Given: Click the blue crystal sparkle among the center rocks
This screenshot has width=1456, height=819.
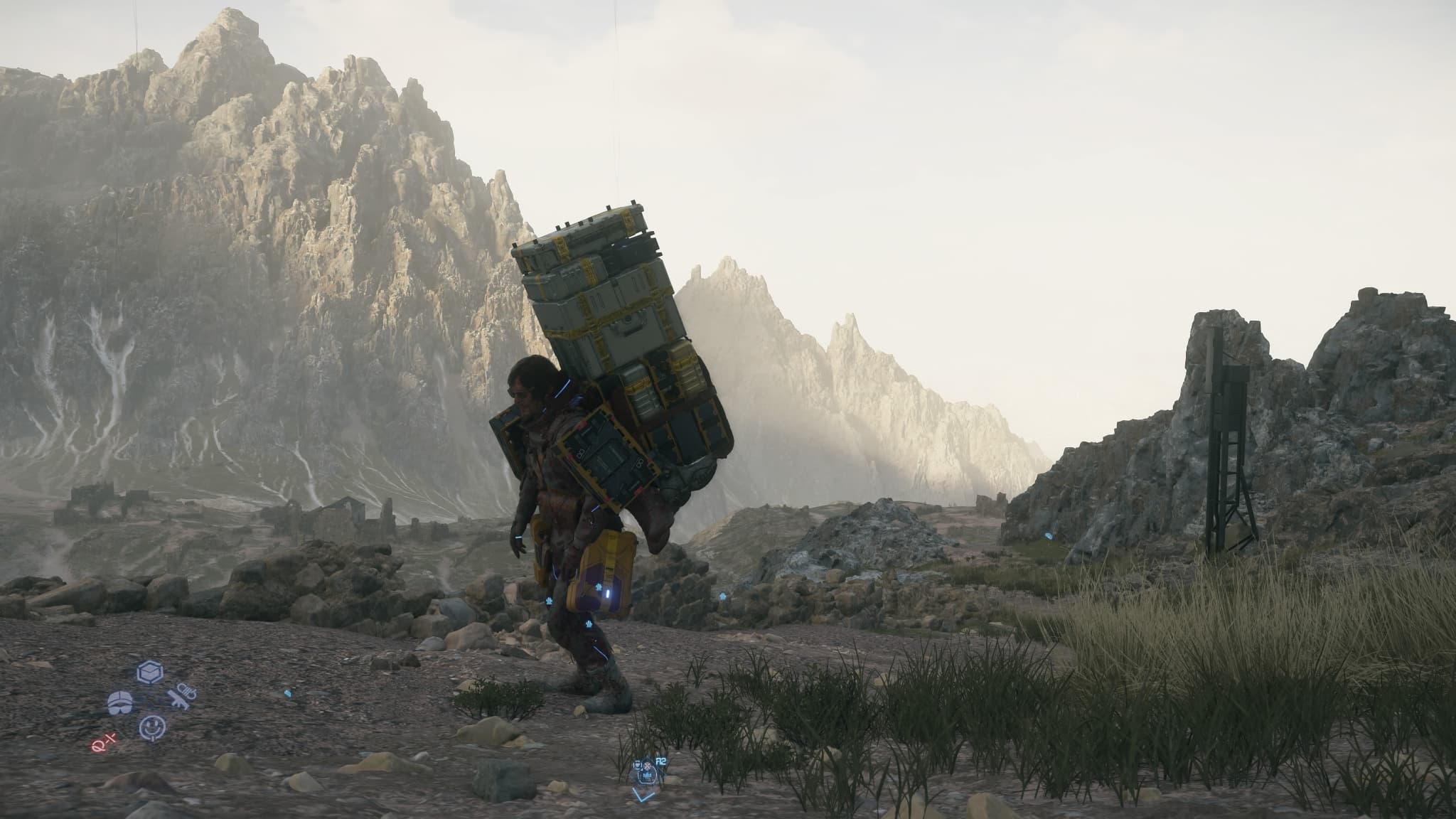Looking at the screenshot, I should pyautogui.click(x=723, y=596).
